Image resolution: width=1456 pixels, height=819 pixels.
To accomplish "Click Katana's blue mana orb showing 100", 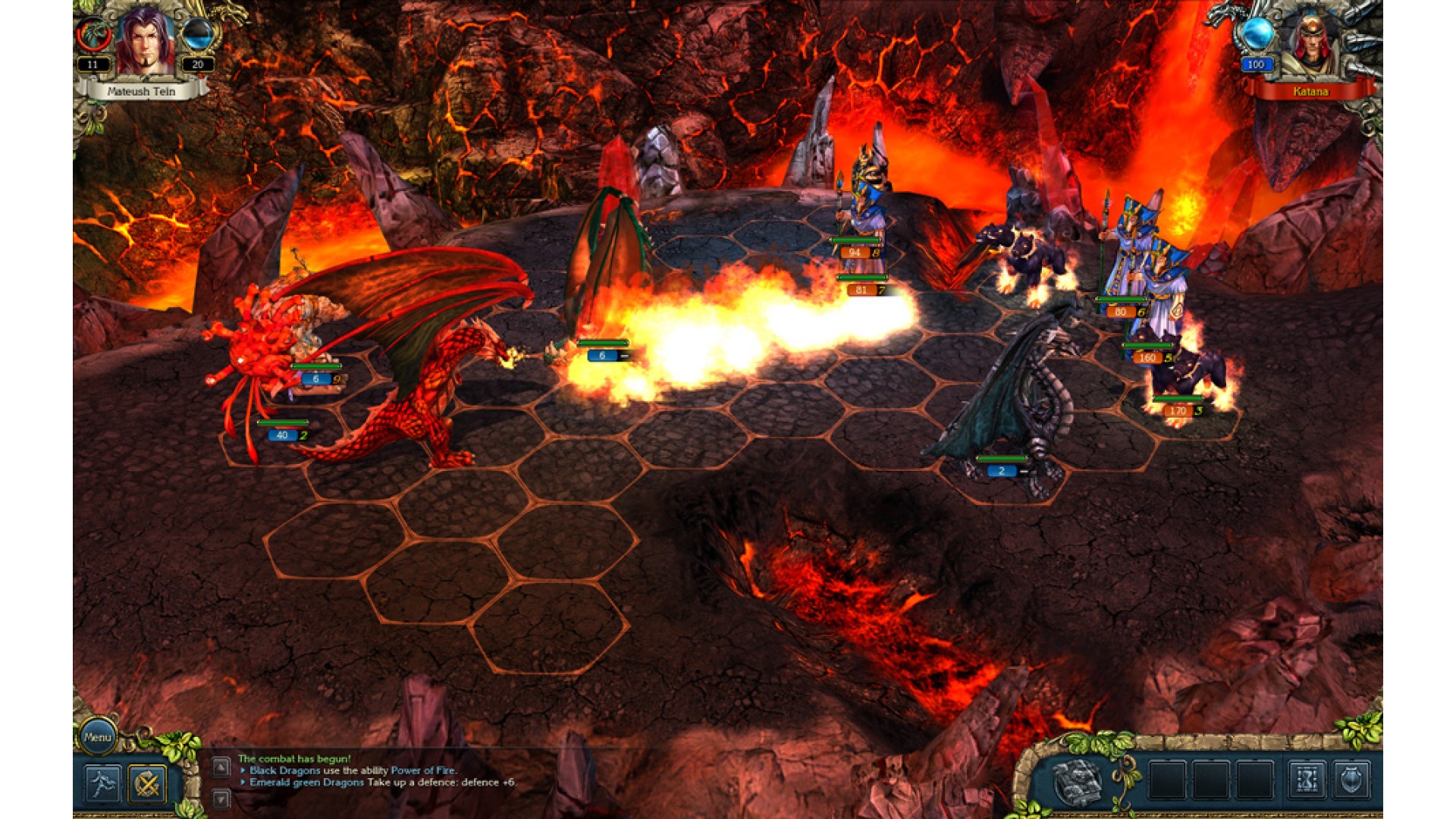I will click(1256, 34).
